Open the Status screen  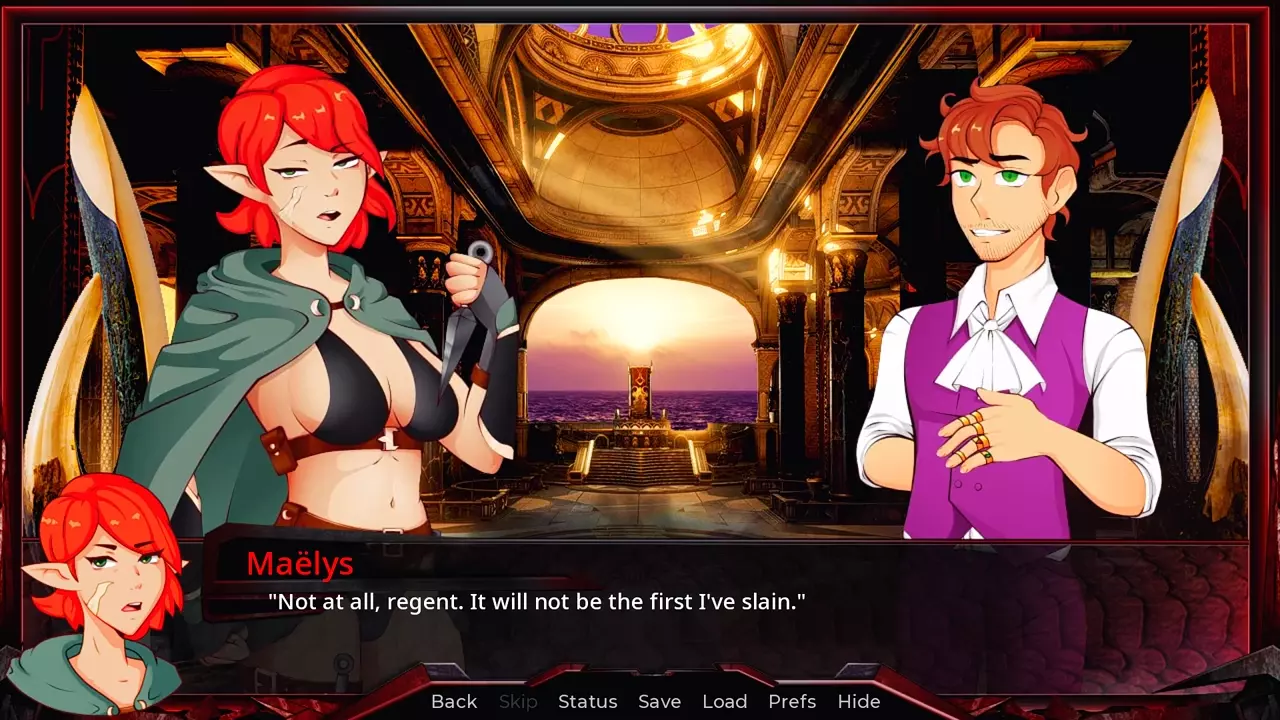coord(587,702)
